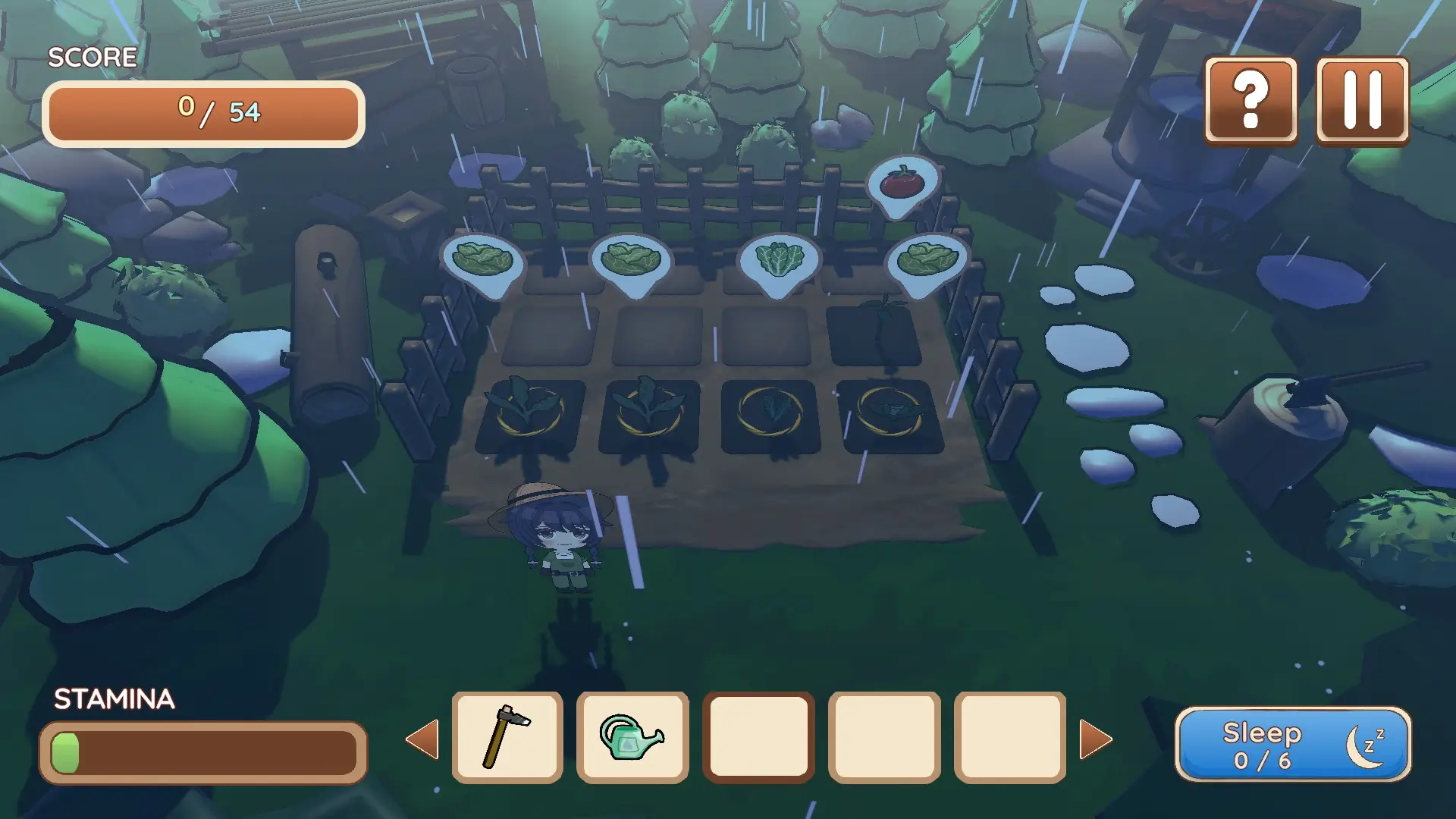Open the question mark help button
Image resolution: width=1456 pixels, height=819 pixels.
[x=1250, y=99]
